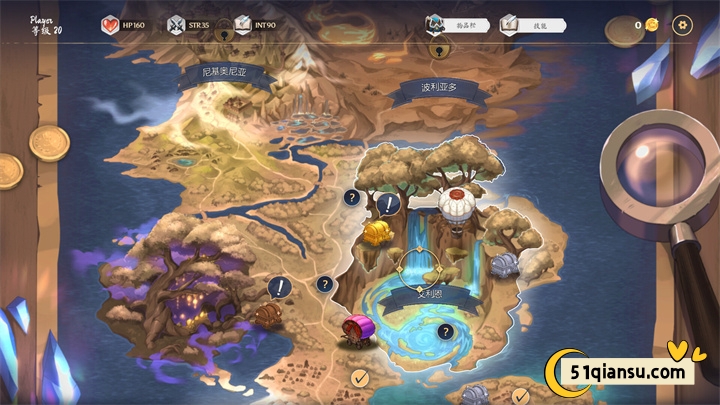Open the question mark marker on the whirlpool

(446, 332)
